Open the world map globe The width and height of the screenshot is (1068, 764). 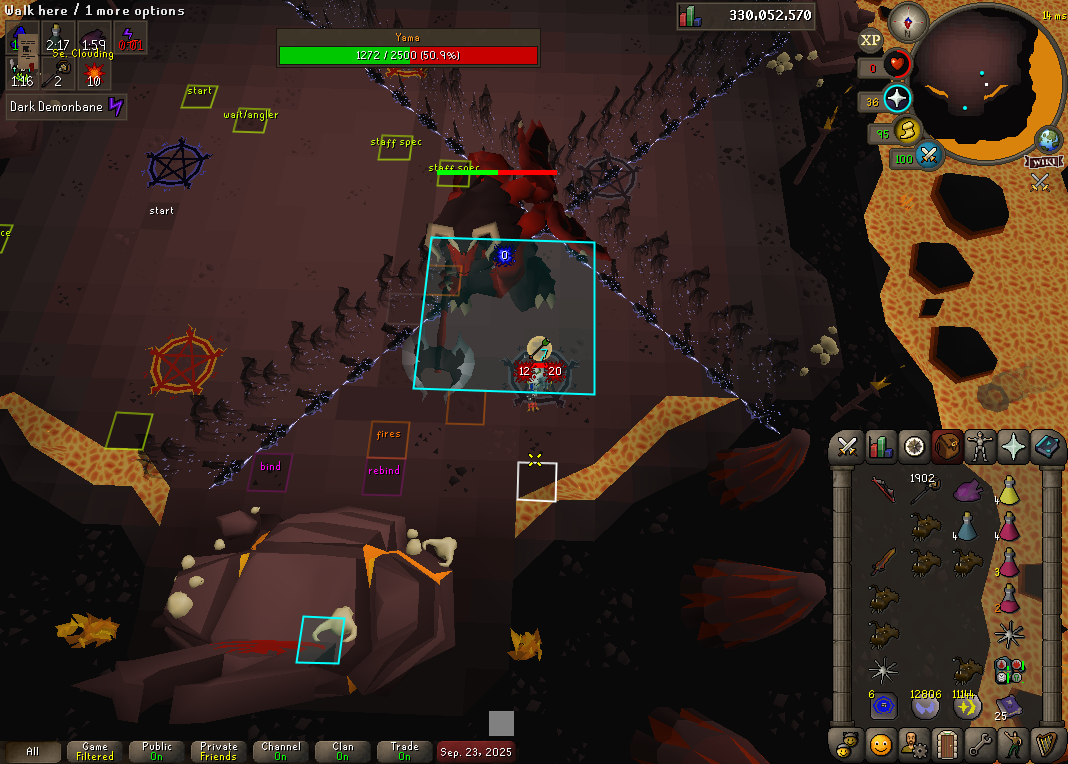(x=1048, y=139)
